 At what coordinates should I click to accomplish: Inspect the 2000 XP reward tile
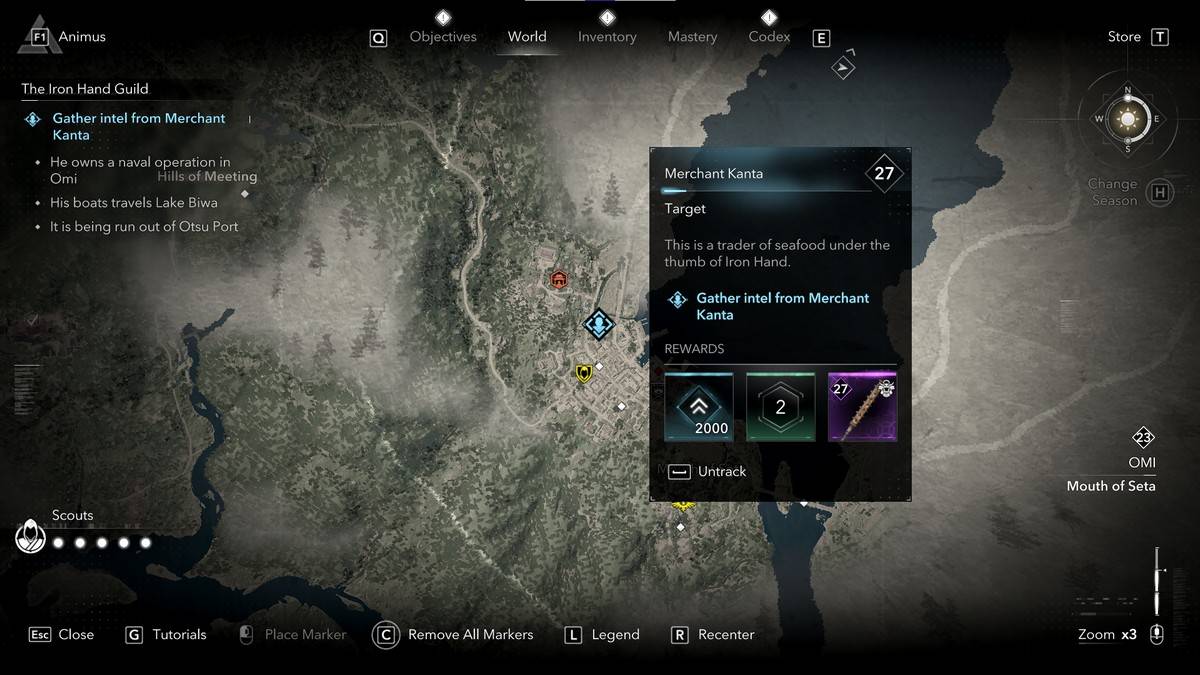coord(699,407)
